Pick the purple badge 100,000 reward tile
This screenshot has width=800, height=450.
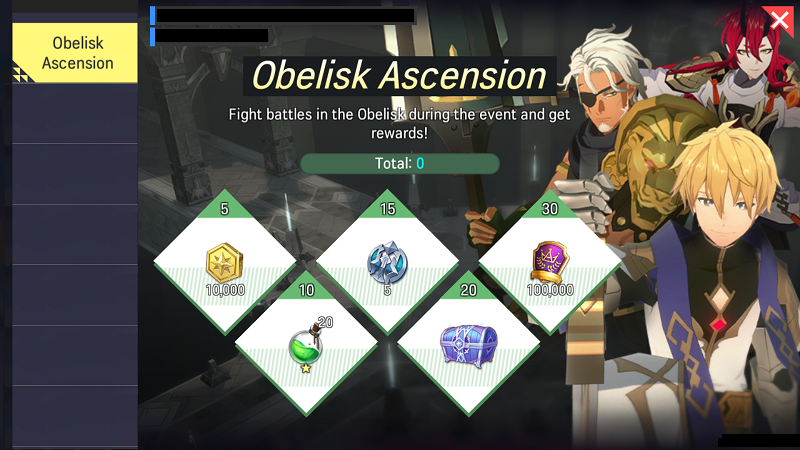[550, 264]
